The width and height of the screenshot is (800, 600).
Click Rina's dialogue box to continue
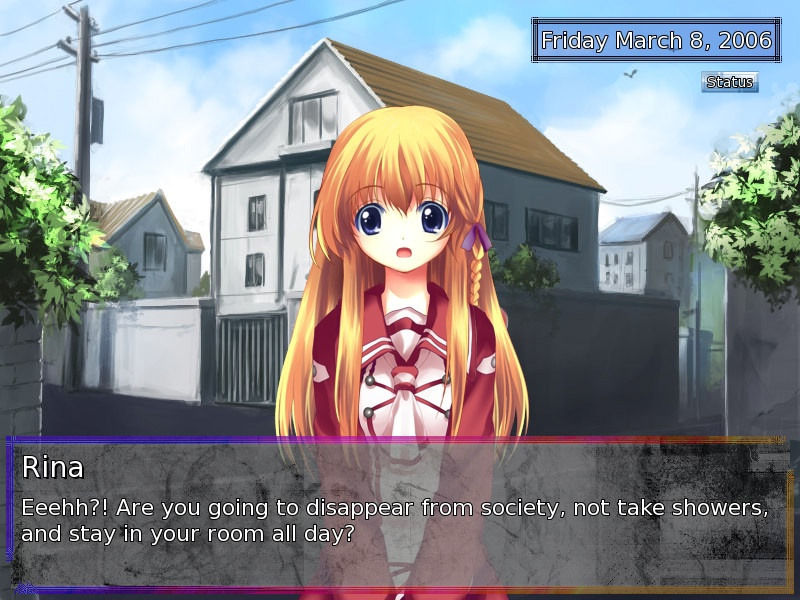pyautogui.click(x=400, y=515)
